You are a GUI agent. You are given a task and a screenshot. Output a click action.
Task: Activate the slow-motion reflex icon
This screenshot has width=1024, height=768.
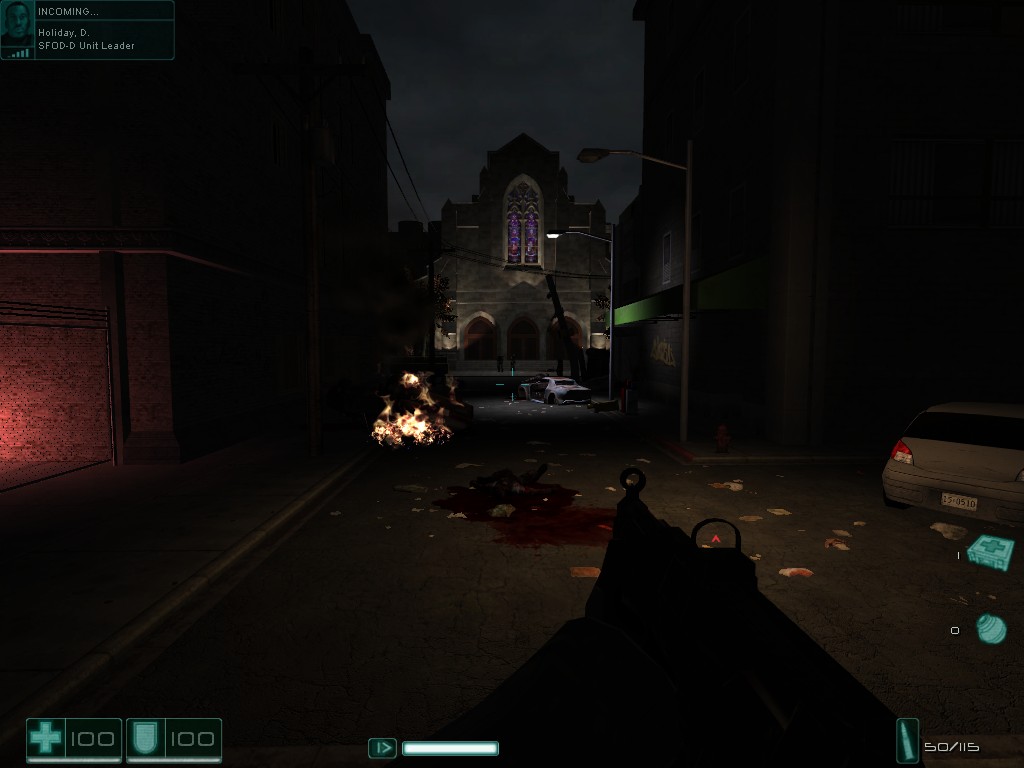click(382, 747)
